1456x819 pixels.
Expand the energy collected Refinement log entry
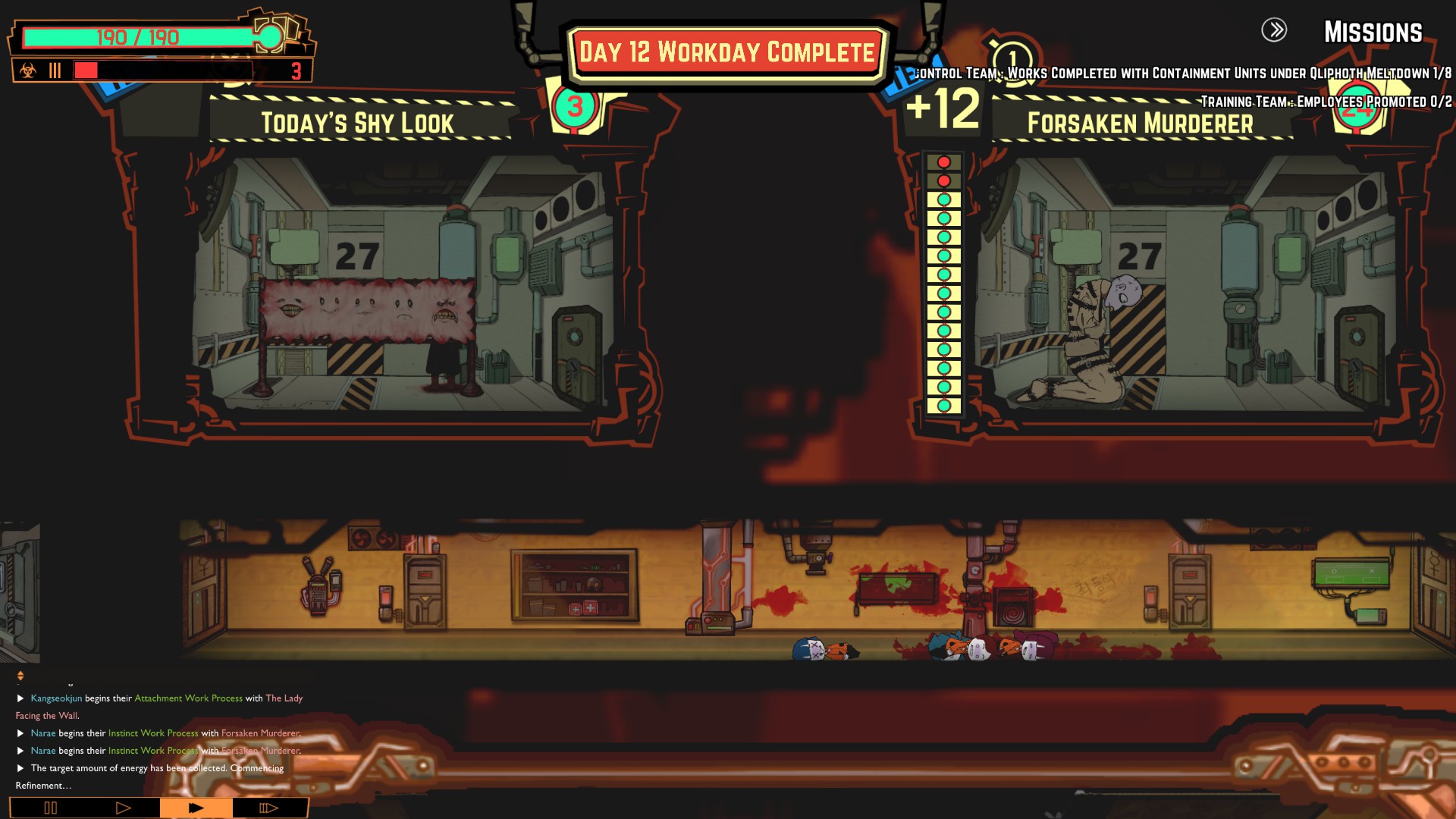(x=20, y=768)
